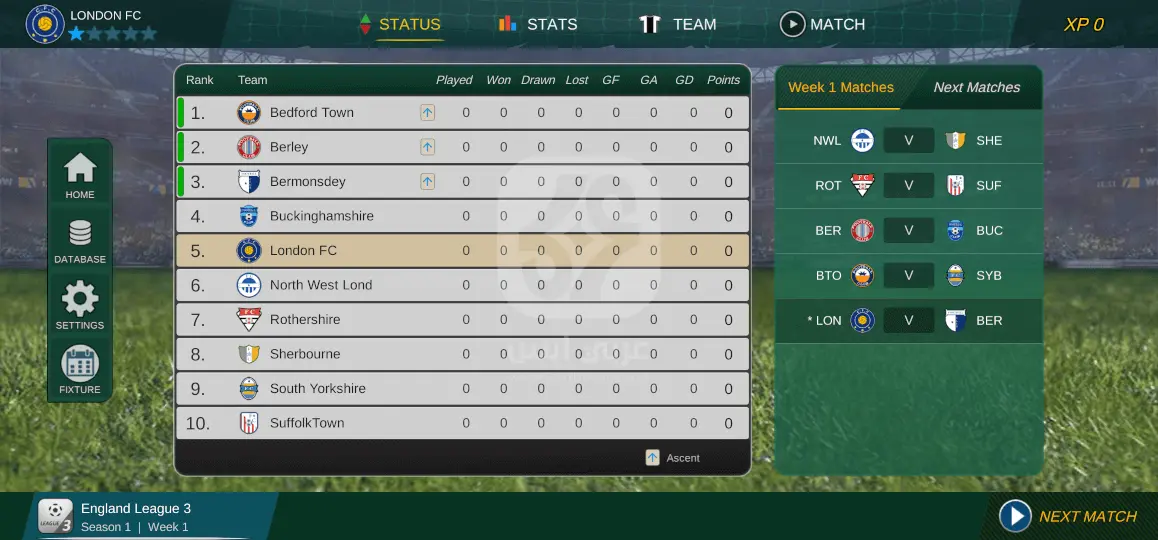The height and width of the screenshot is (540, 1158).
Task: Start the Next Match
Action: 1068,516
